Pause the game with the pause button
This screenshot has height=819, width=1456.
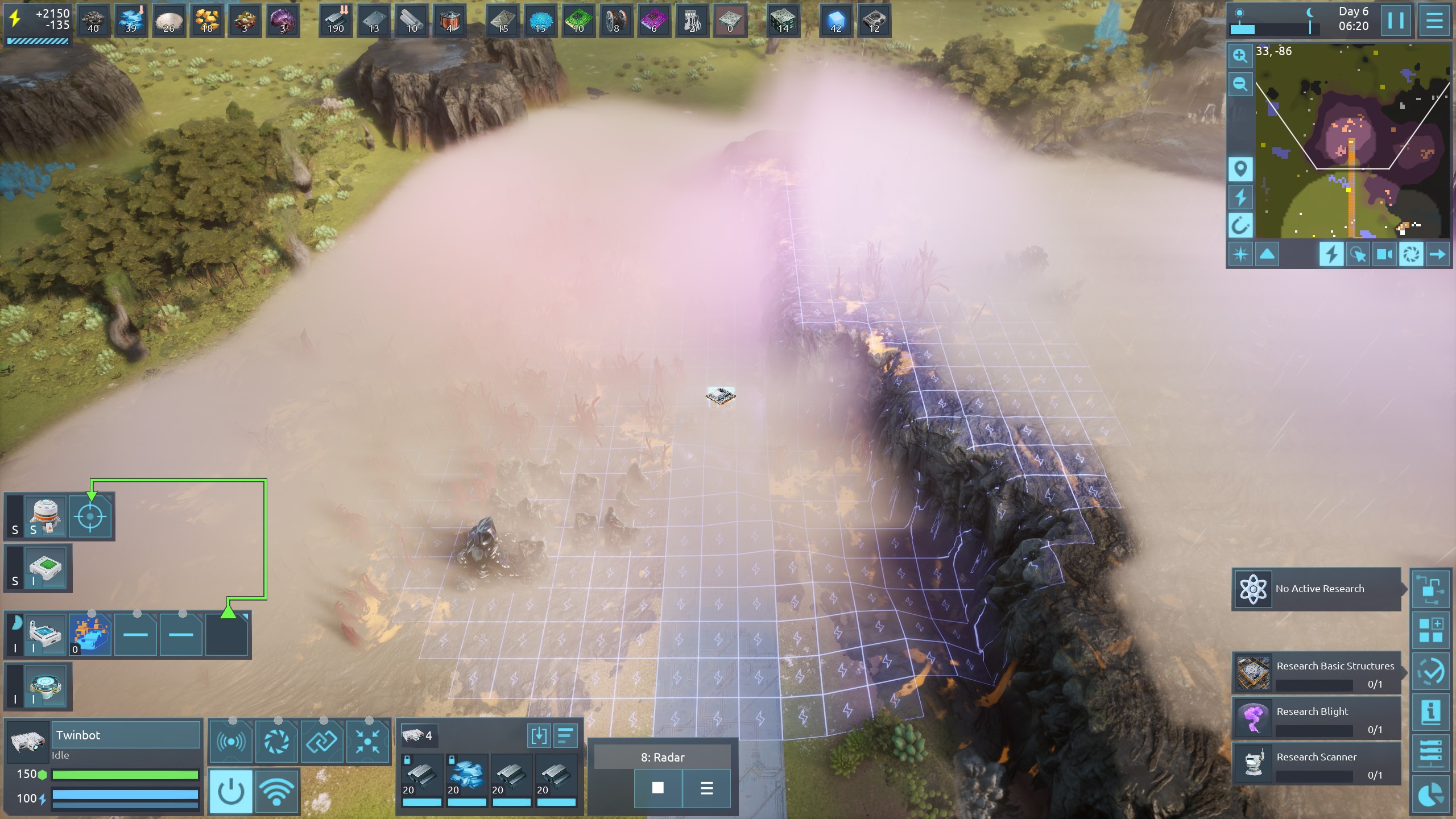[1396, 21]
